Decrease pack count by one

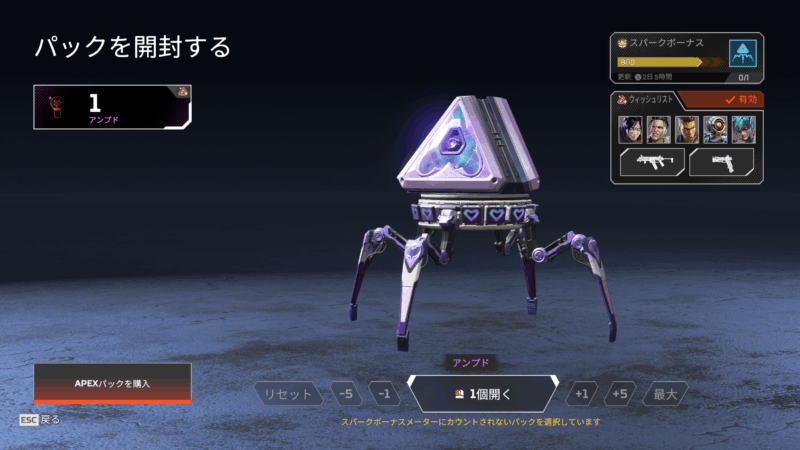coord(382,394)
